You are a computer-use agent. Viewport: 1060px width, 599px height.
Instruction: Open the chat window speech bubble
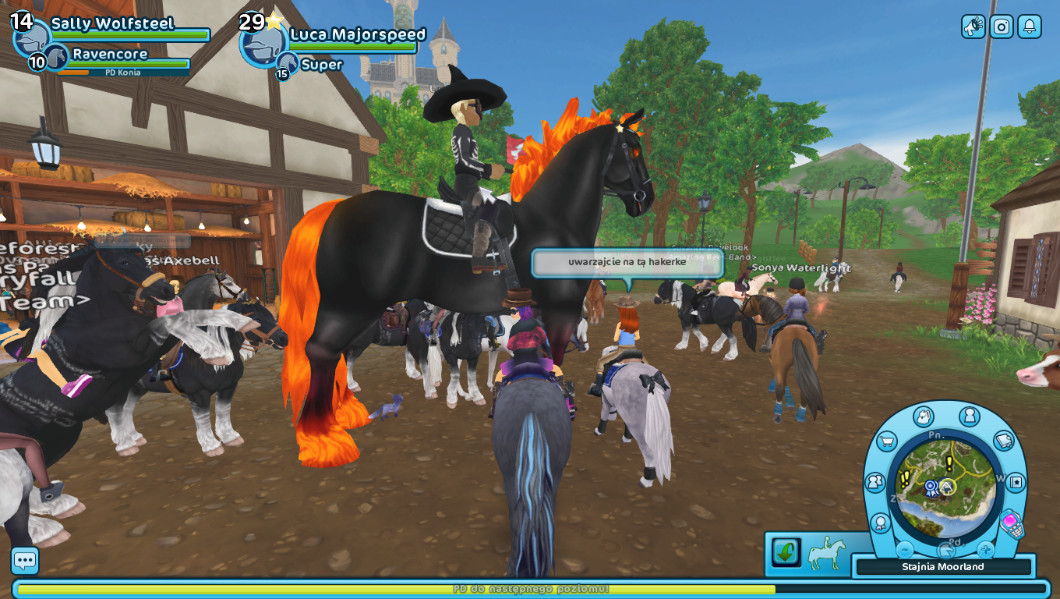click(x=25, y=560)
